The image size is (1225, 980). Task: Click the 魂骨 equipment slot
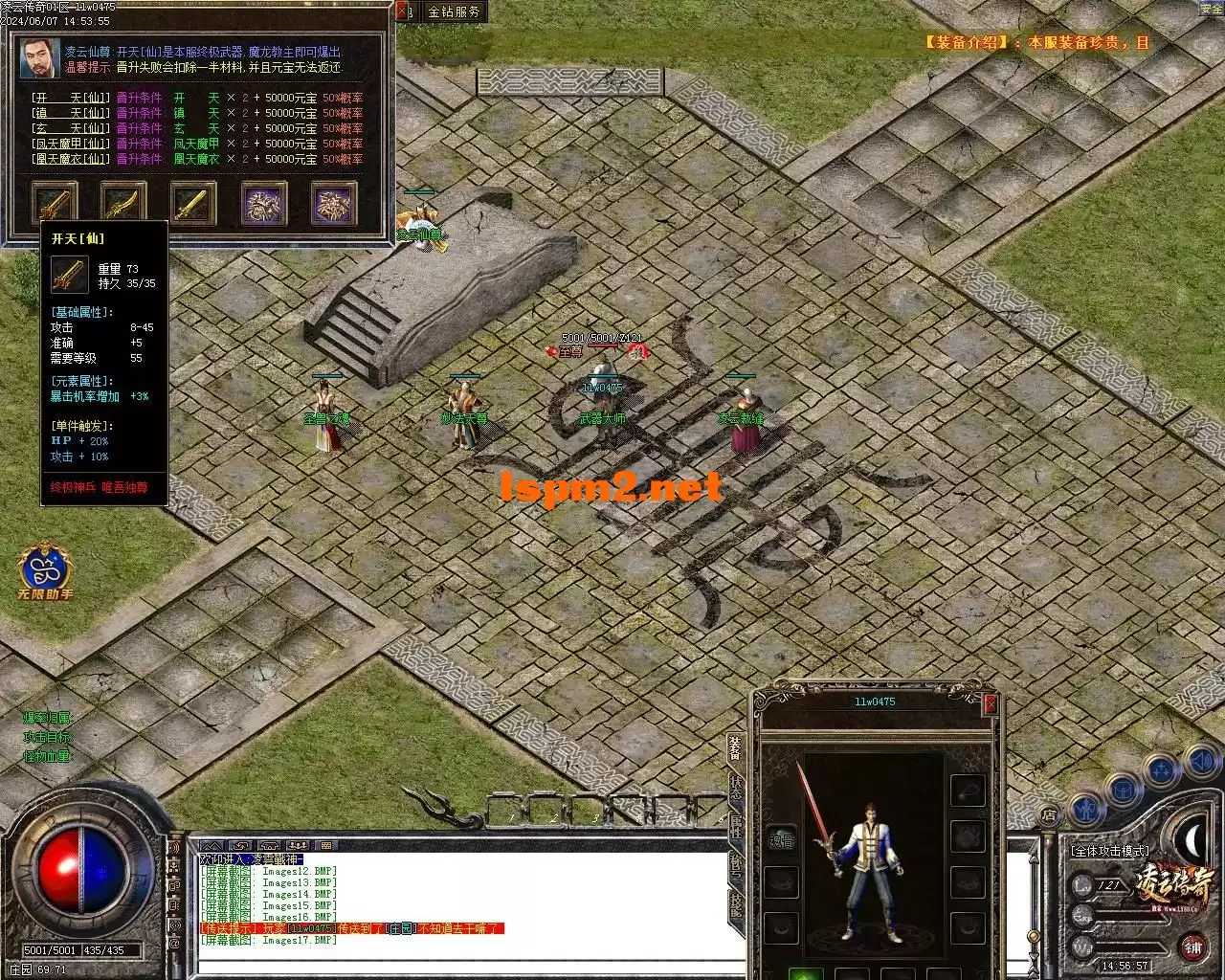pyautogui.click(x=782, y=840)
